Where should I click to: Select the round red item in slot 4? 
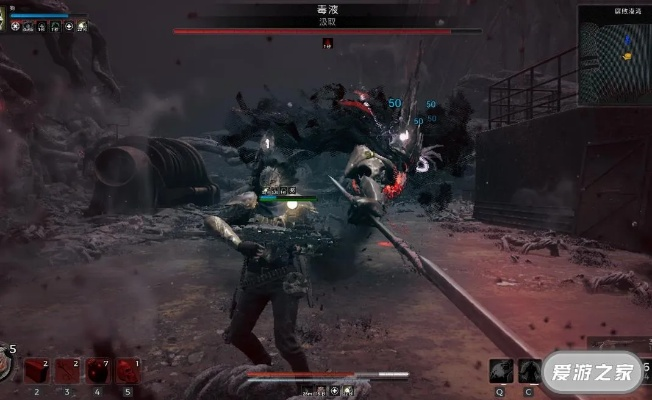[97, 371]
